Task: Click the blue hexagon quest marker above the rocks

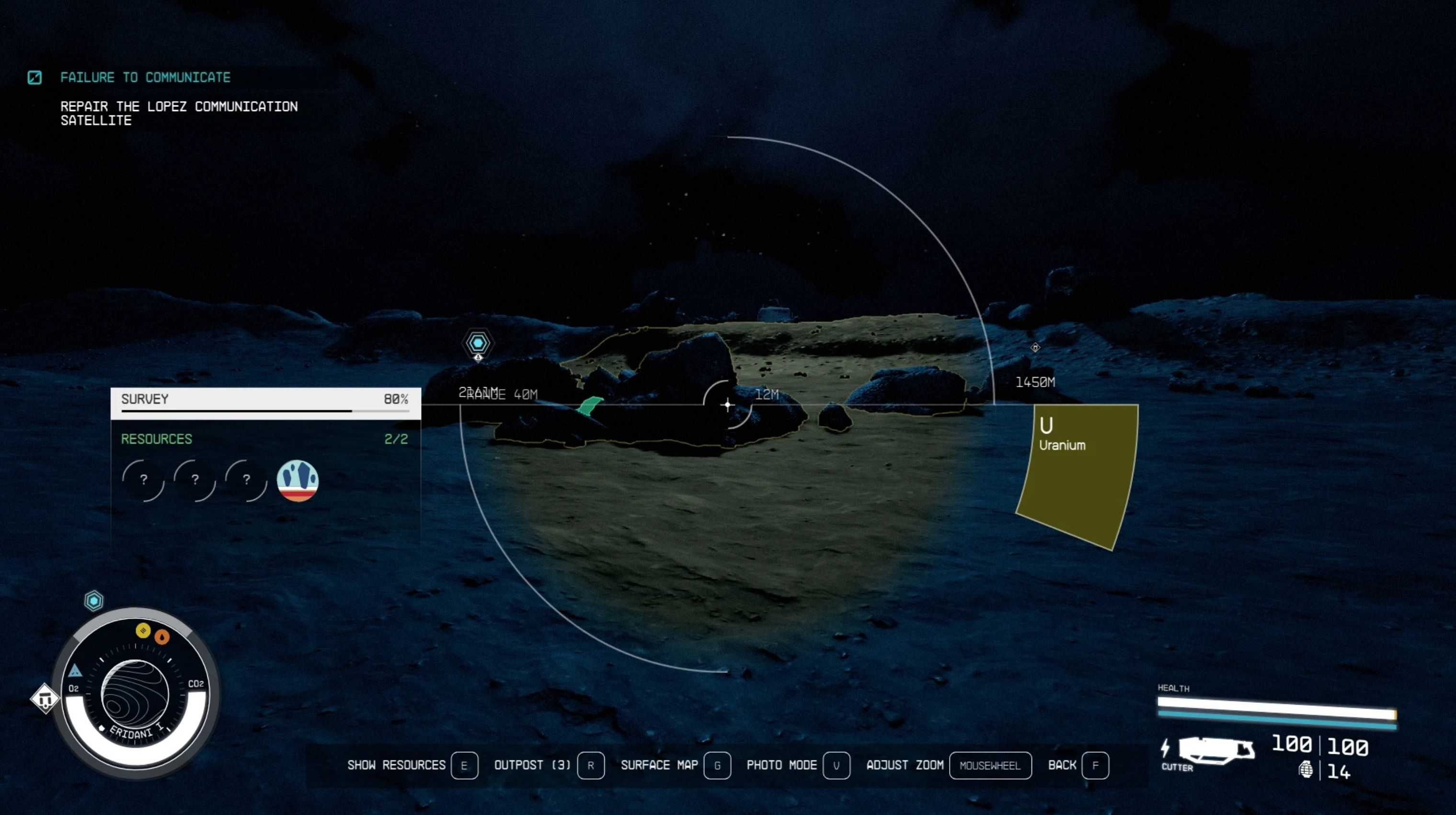Action: pyautogui.click(x=478, y=343)
